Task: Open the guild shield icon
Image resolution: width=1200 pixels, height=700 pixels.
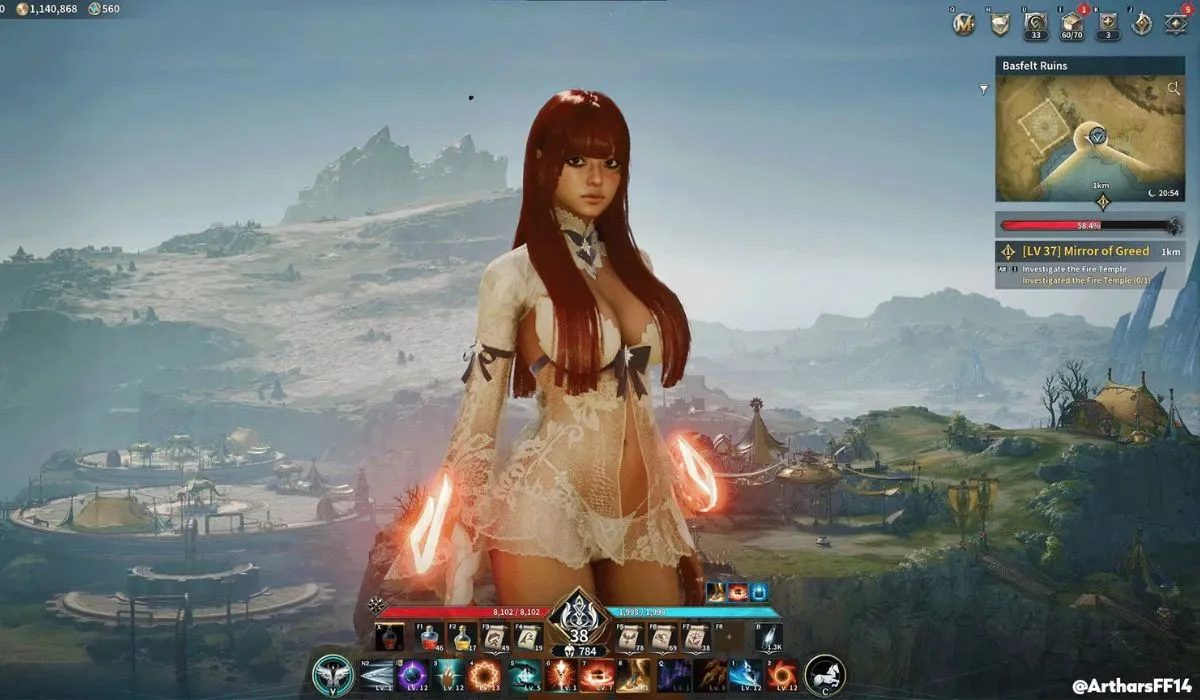Action: coord(1000,24)
